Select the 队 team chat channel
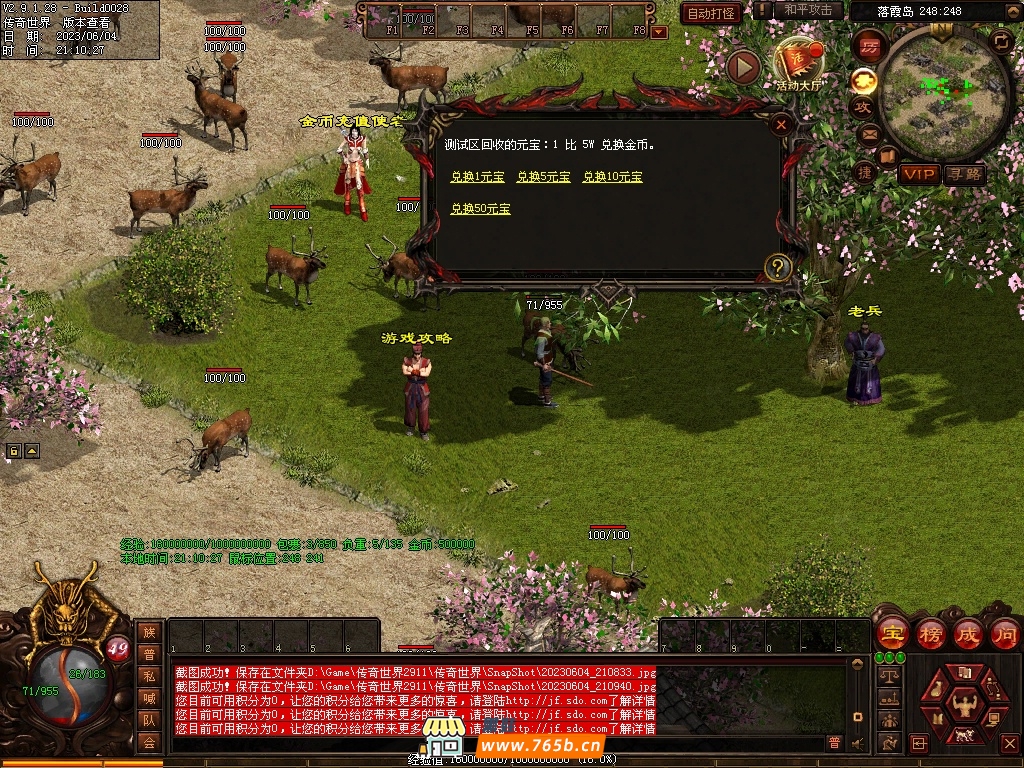The width and height of the screenshot is (1024, 768). pyautogui.click(x=149, y=720)
